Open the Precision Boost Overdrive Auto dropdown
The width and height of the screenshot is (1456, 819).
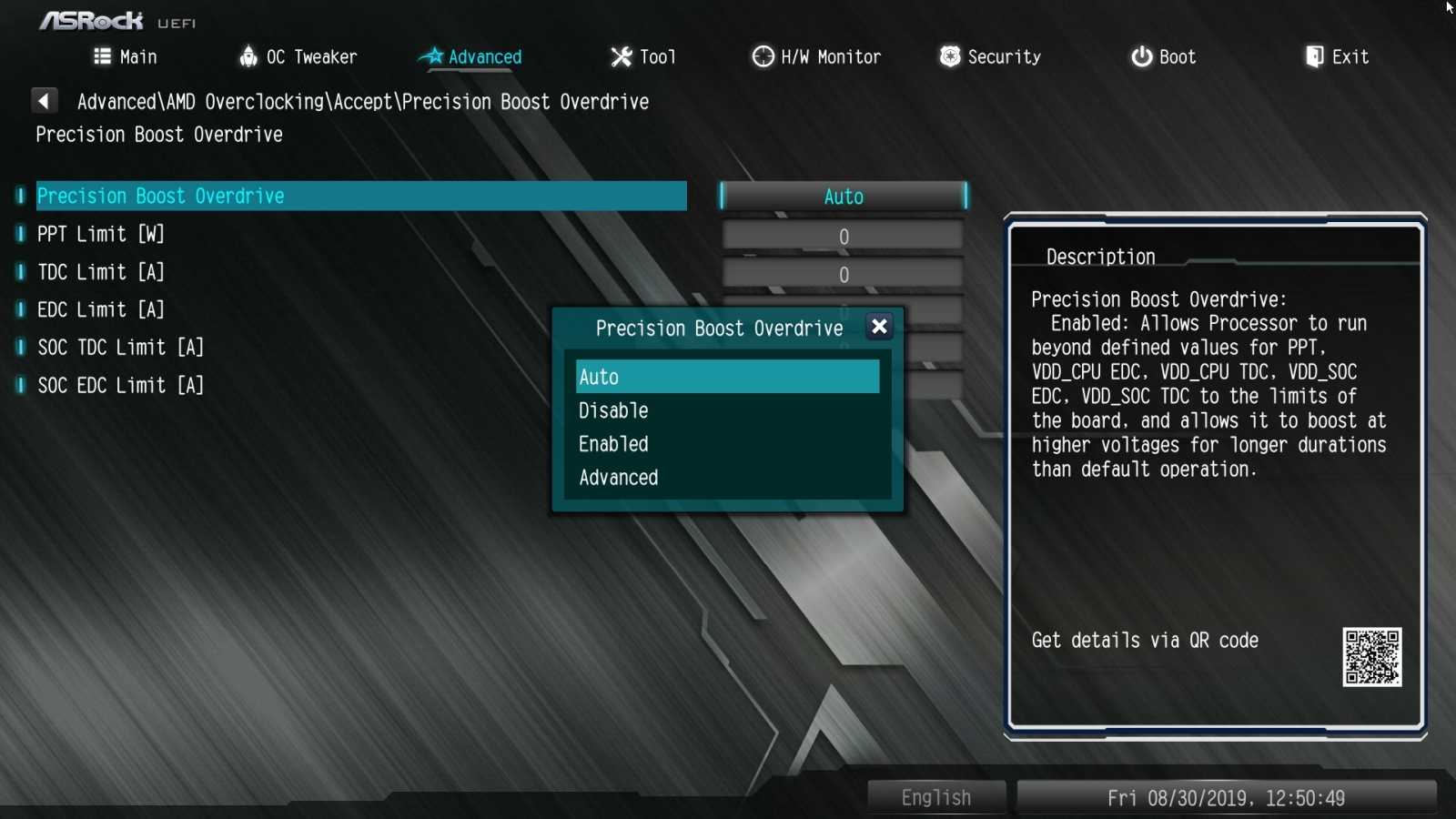pyautogui.click(x=843, y=197)
